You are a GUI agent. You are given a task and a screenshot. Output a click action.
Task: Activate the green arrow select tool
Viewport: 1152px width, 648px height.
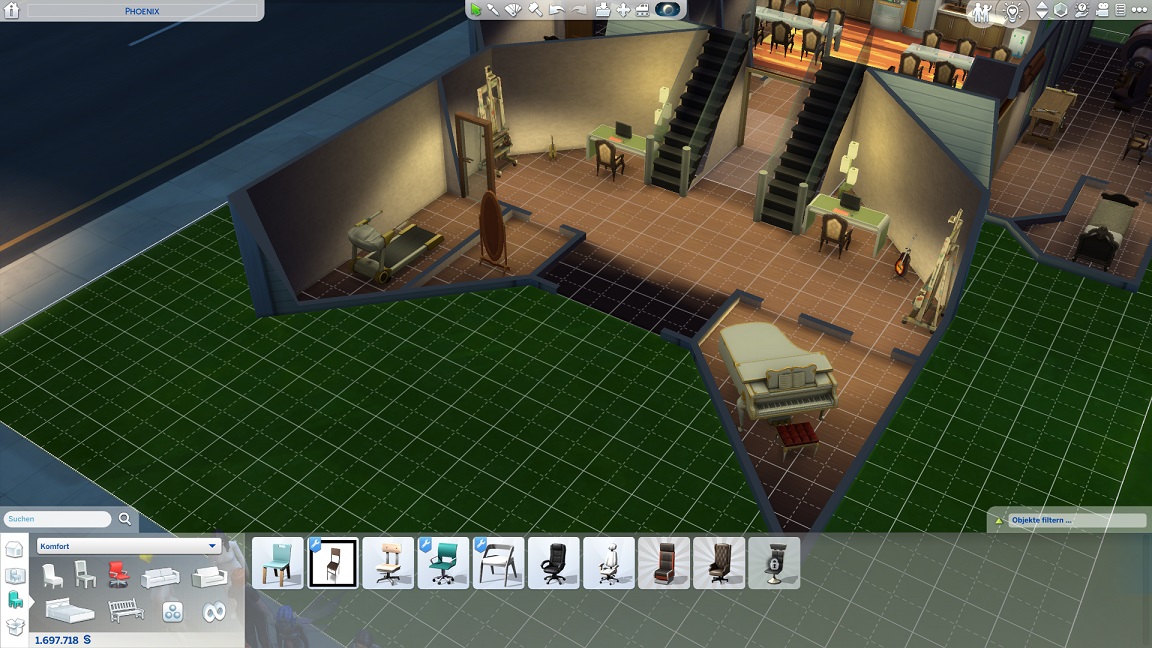point(476,10)
